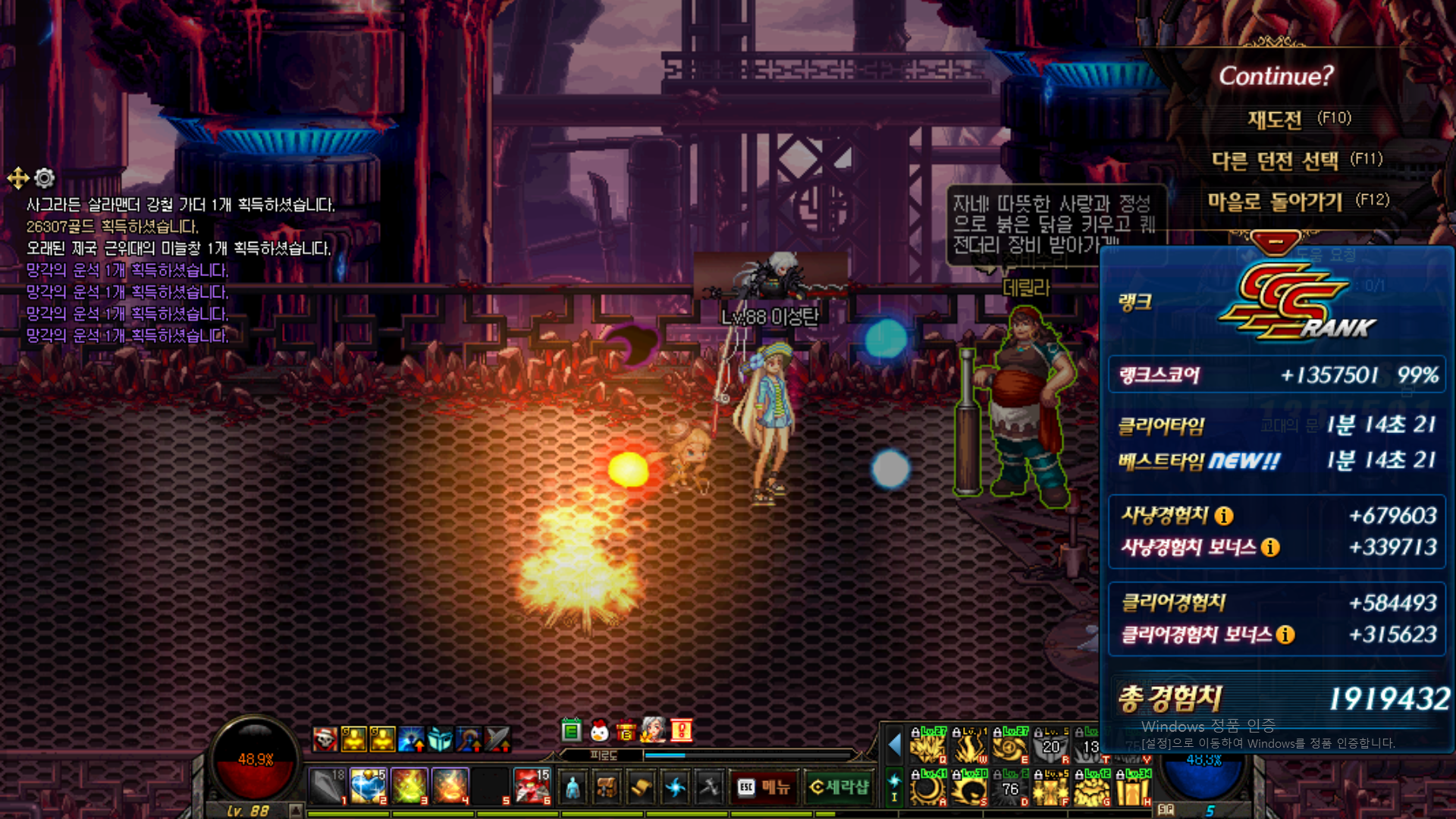The height and width of the screenshot is (819, 1456).
Task: Open chat window gear settings
Action: [x=45, y=178]
